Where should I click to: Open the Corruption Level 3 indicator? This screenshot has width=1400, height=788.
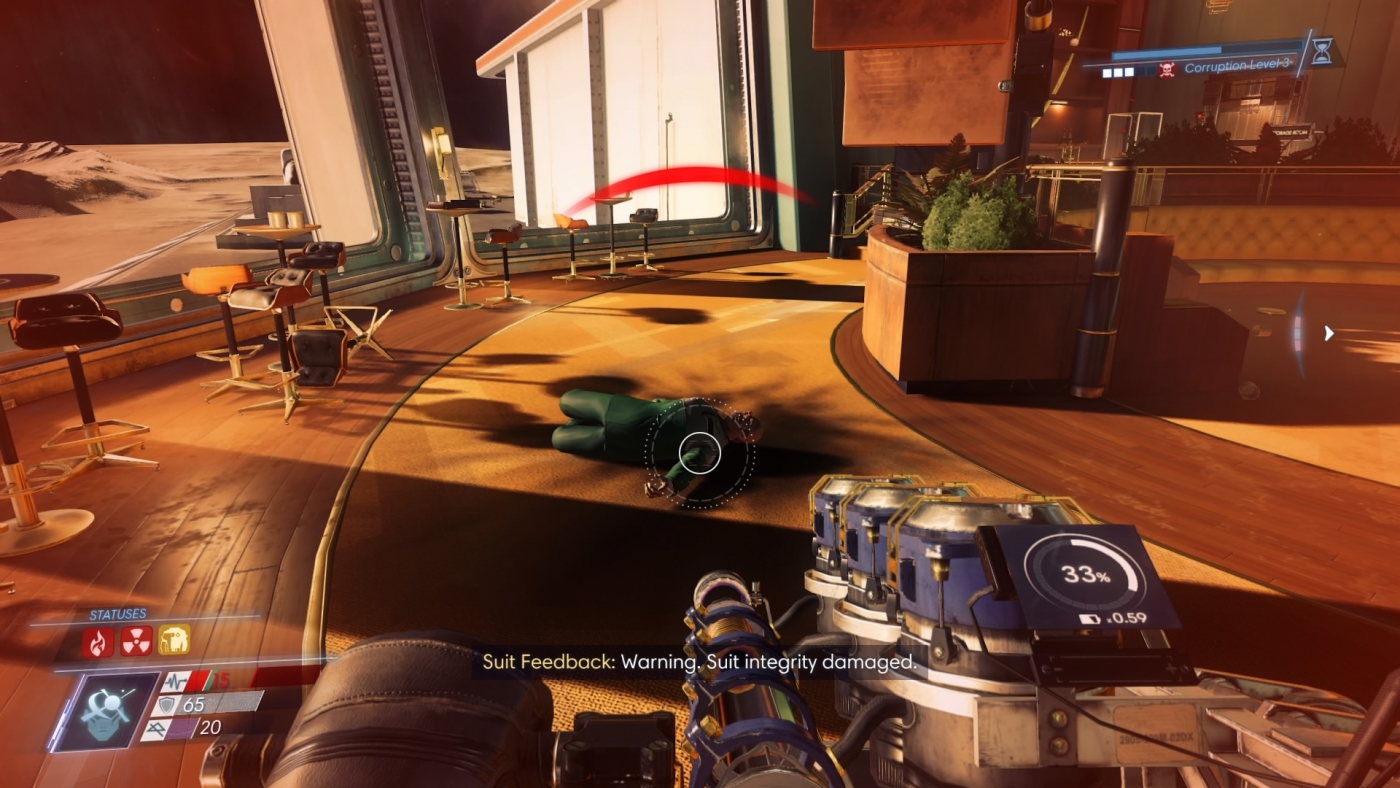tap(1240, 66)
